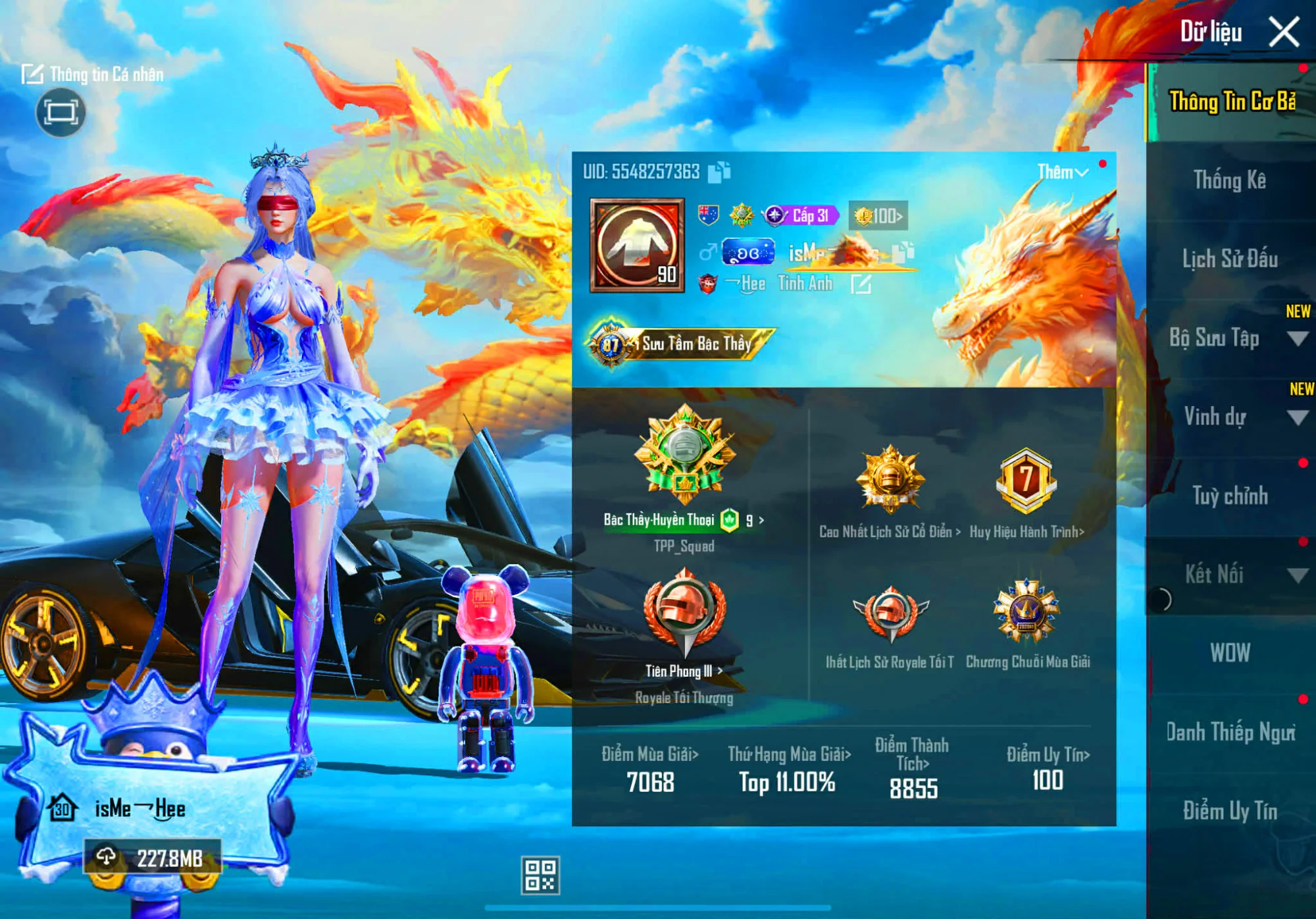Toggle the fullscreen character view button
This screenshot has height=919, width=1316.
point(61,112)
